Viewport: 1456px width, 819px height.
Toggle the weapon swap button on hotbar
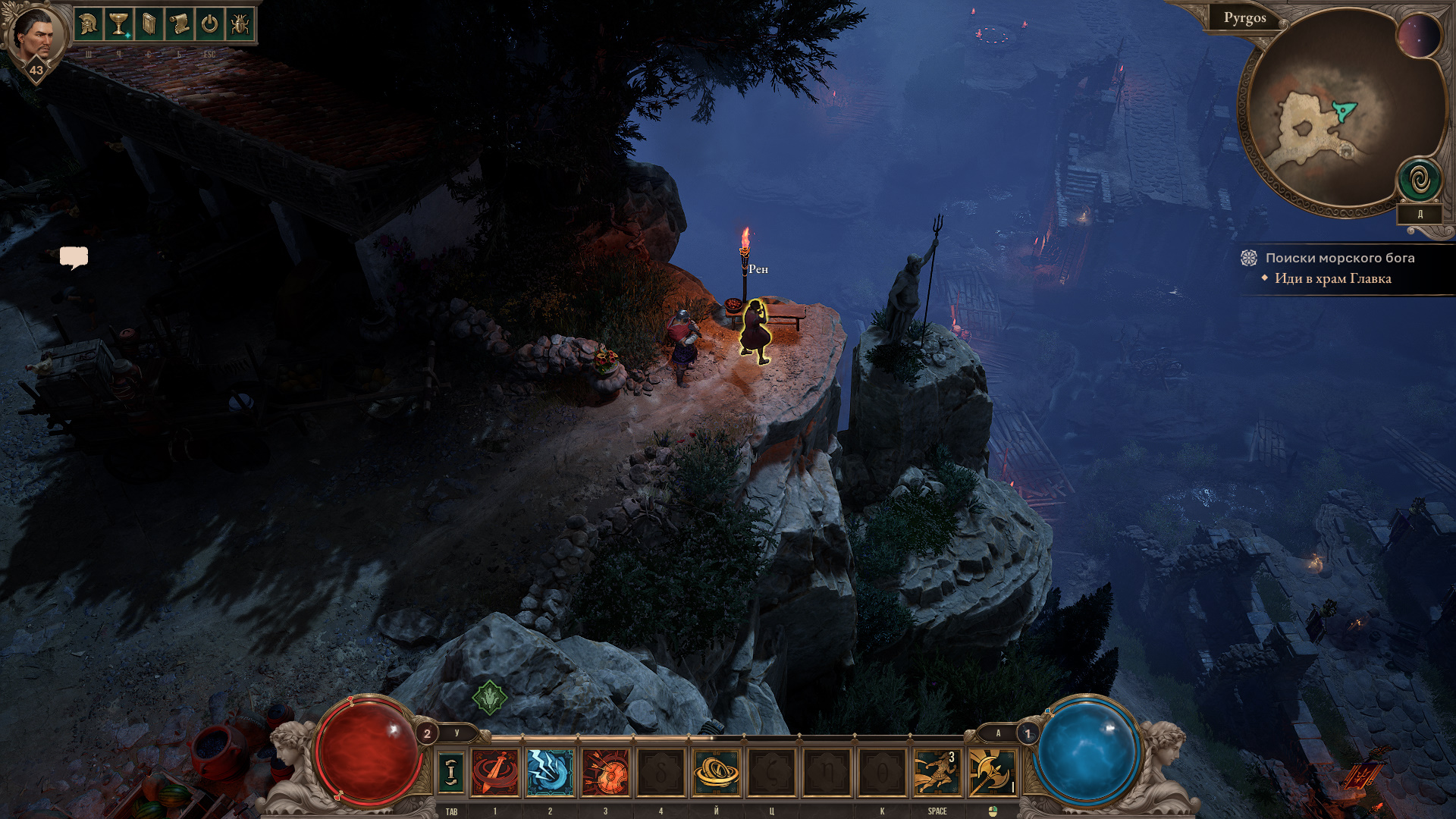451,772
